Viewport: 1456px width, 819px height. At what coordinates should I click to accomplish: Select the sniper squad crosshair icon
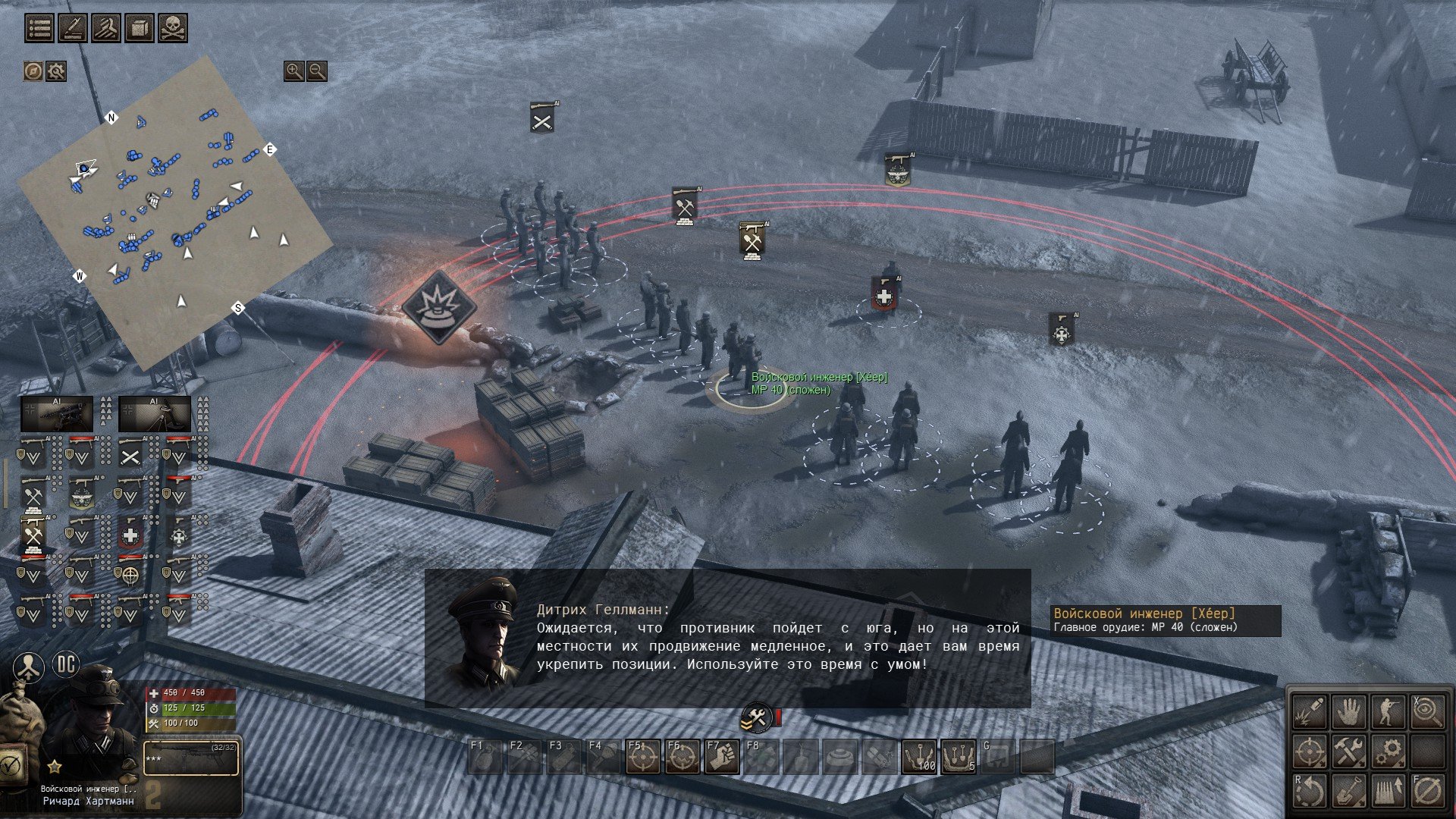[x=130, y=575]
